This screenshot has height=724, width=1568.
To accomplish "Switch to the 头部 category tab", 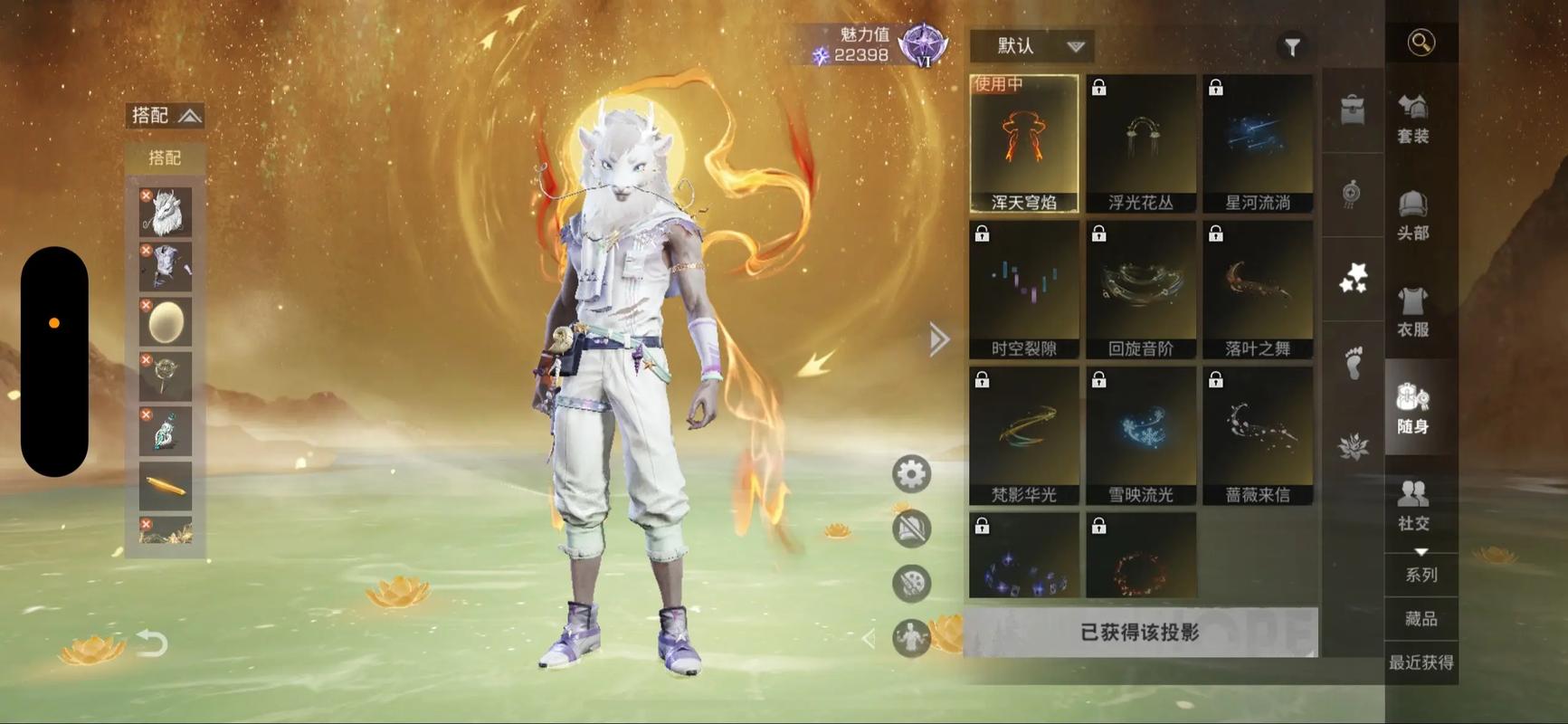I will [x=1412, y=215].
